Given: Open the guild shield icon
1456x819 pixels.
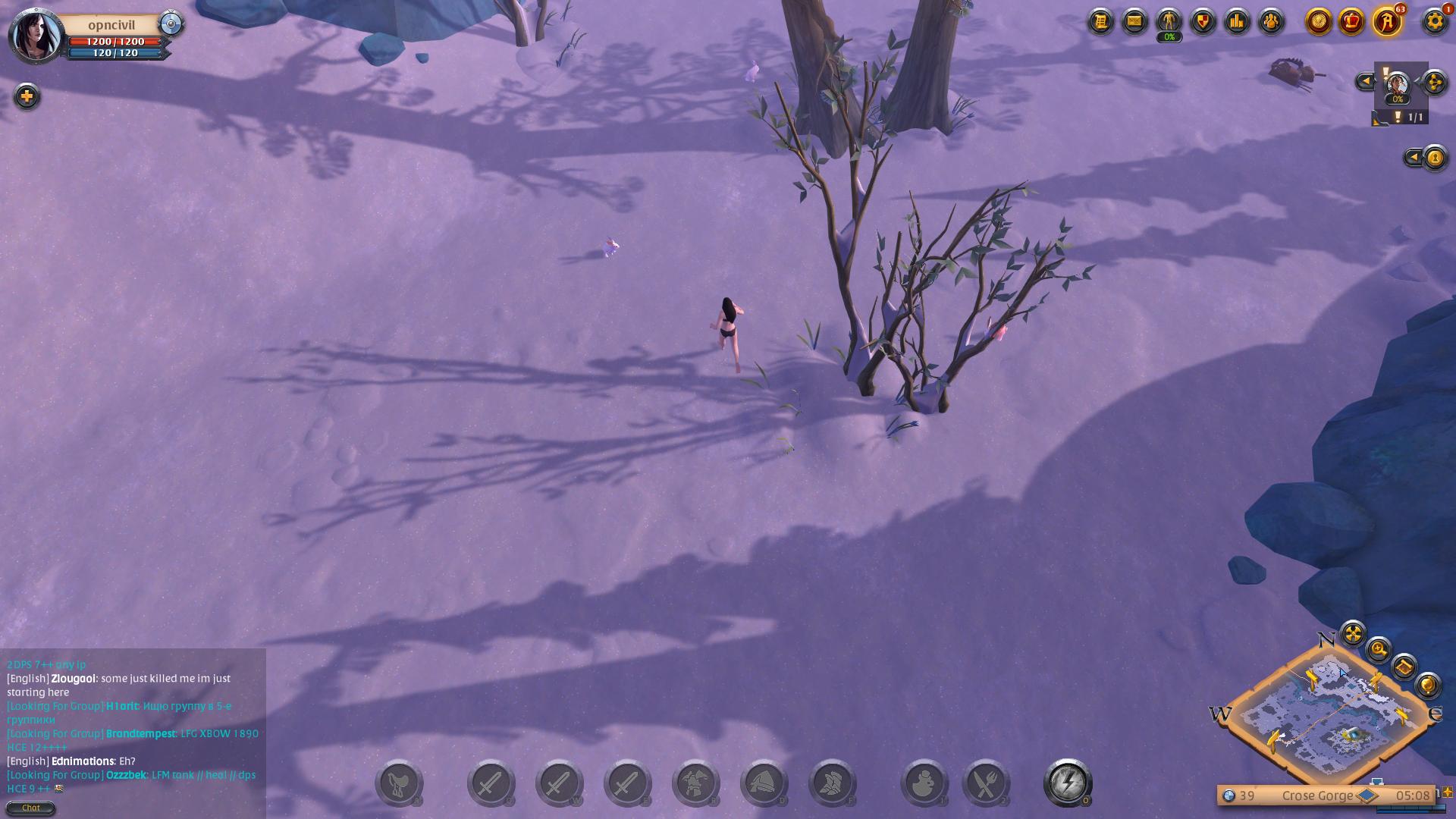Looking at the screenshot, I should (1203, 21).
